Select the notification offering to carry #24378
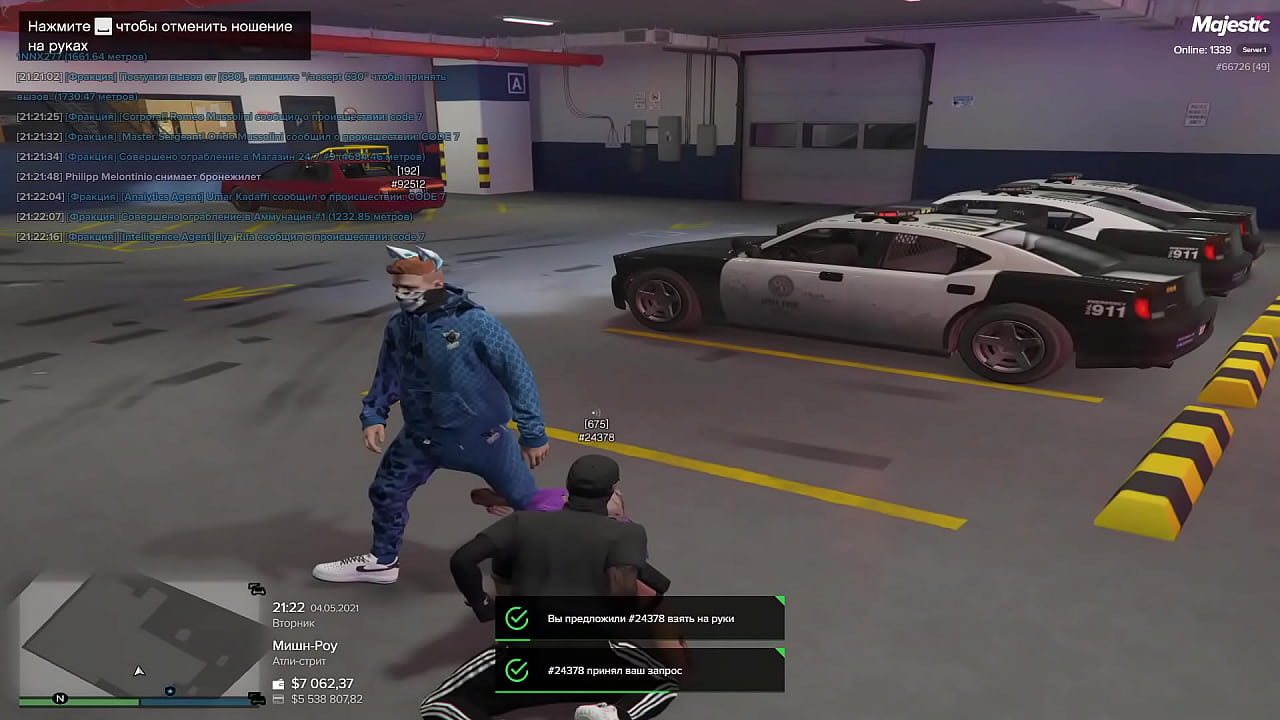 (x=639, y=619)
